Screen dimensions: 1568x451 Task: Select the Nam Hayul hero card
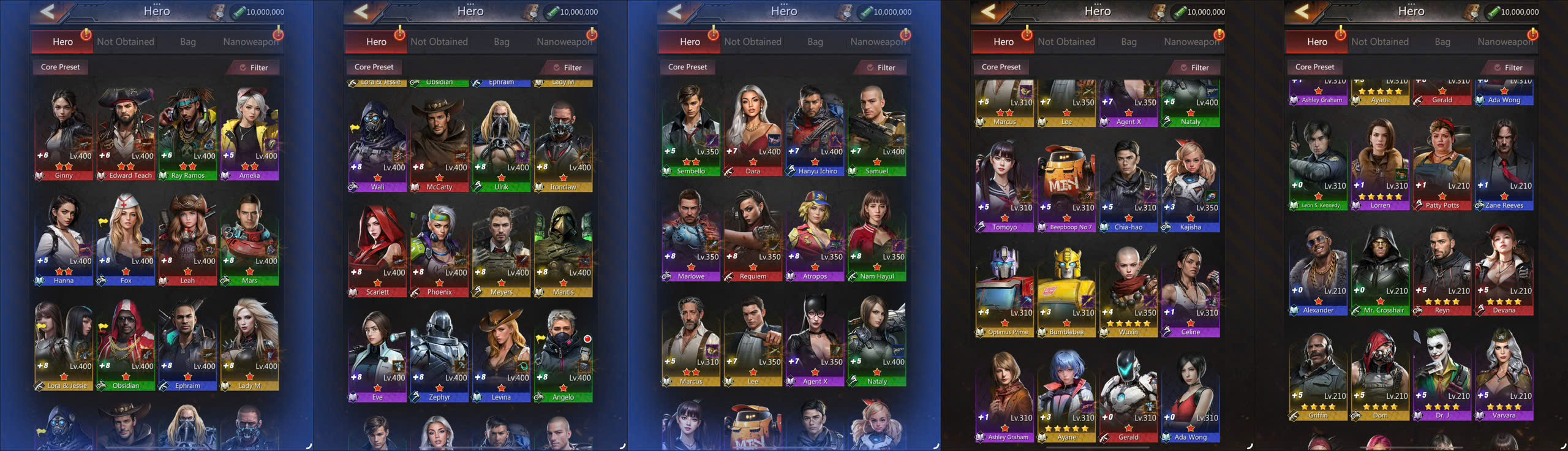[877, 237]
